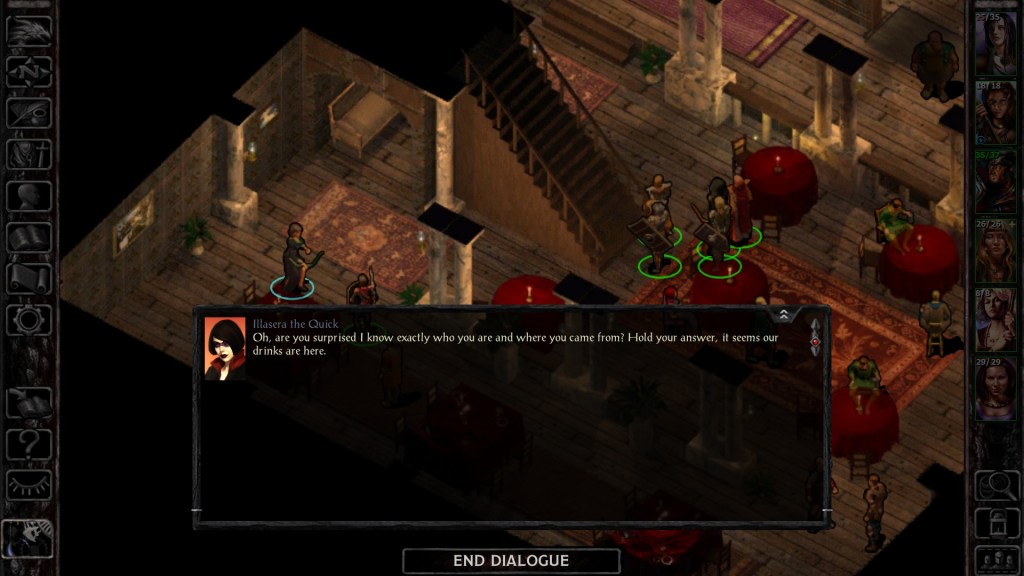1024x576 pixels.
Task: Select the party portrait showing 8/8 health
Action: [x=995, y=319]
